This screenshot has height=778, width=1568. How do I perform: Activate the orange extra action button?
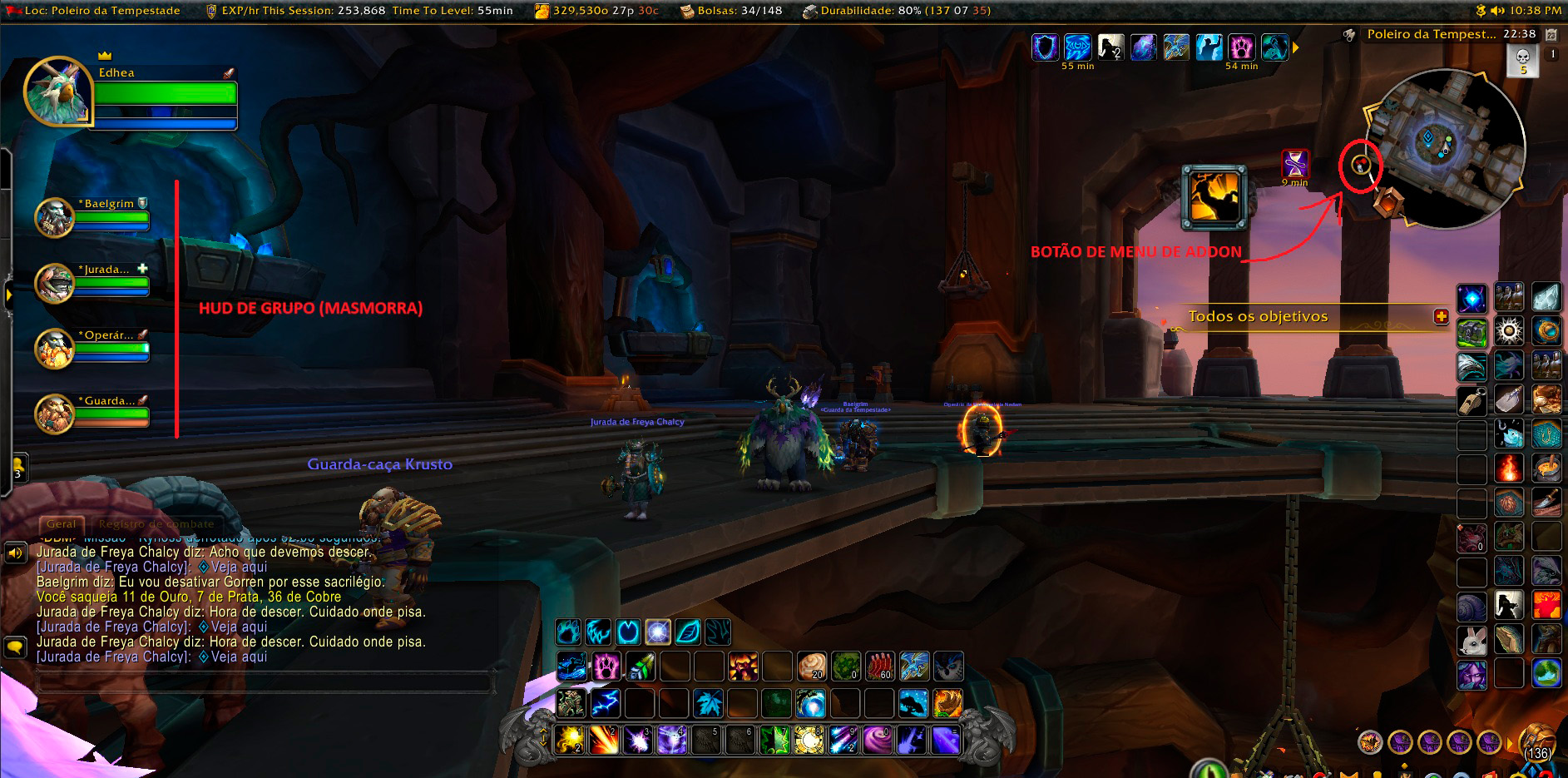(1214, 197)
